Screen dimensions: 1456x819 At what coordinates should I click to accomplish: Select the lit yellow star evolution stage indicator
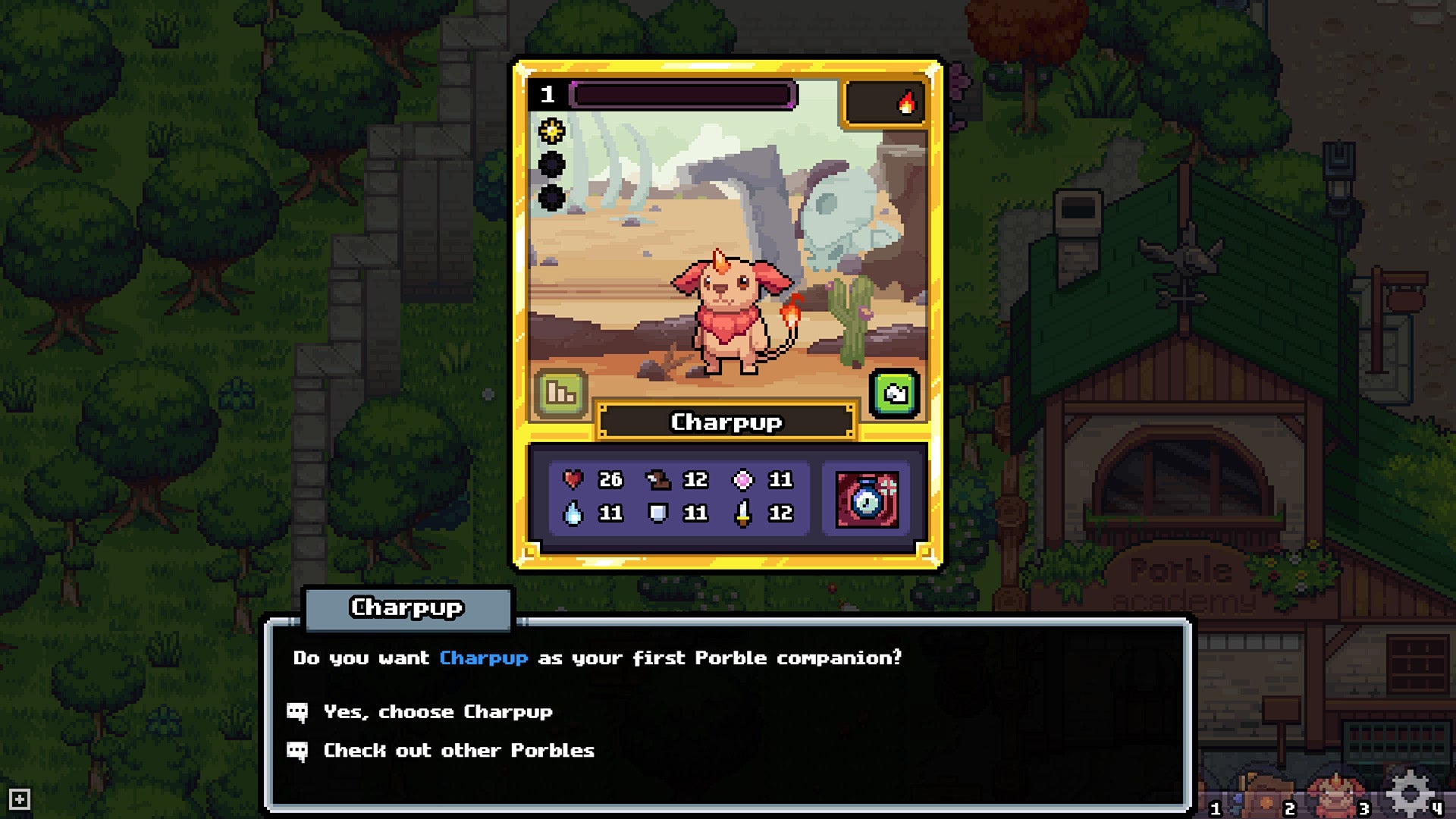[553, 130]
